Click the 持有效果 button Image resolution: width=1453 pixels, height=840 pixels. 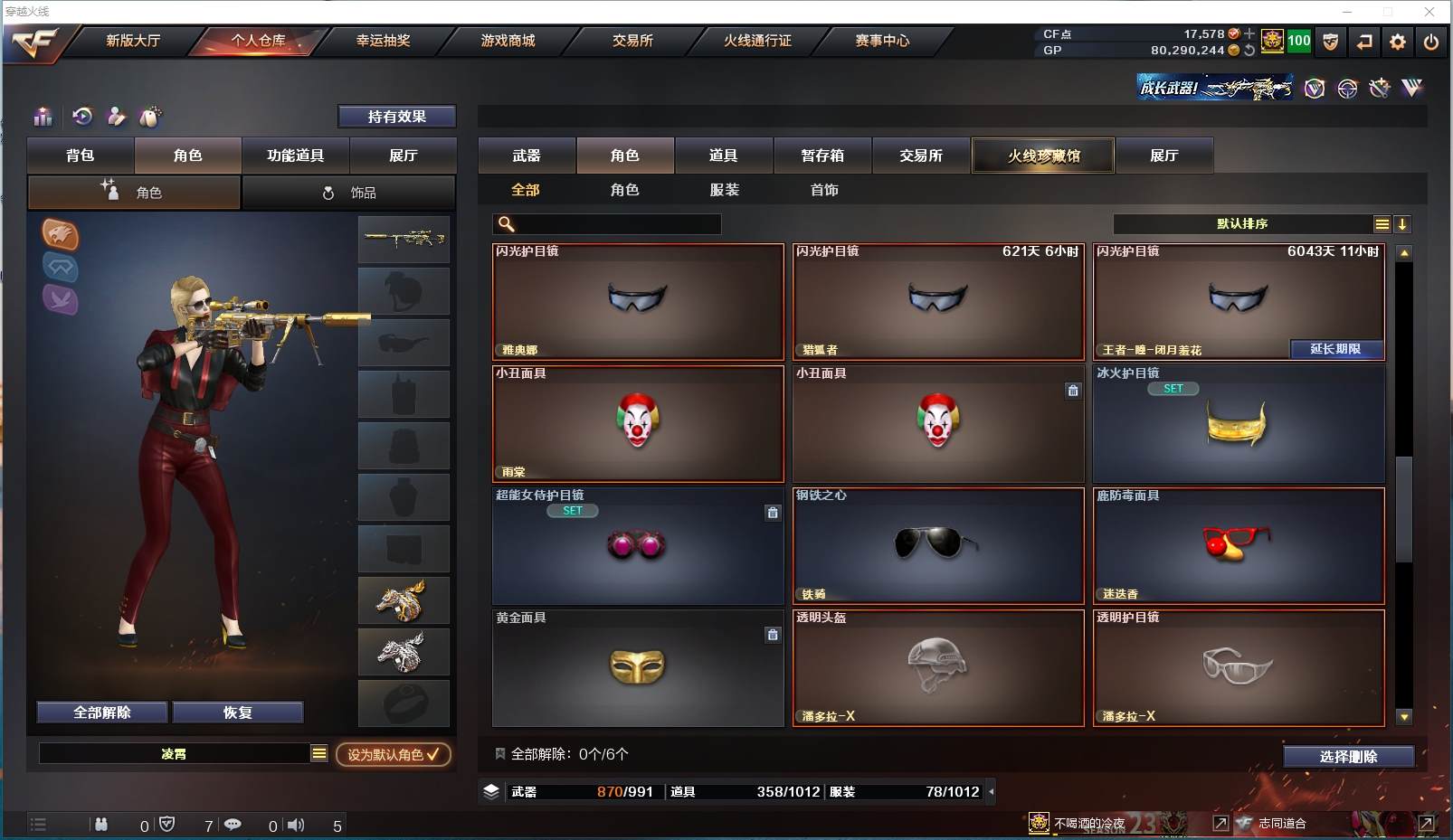[396, 117]
